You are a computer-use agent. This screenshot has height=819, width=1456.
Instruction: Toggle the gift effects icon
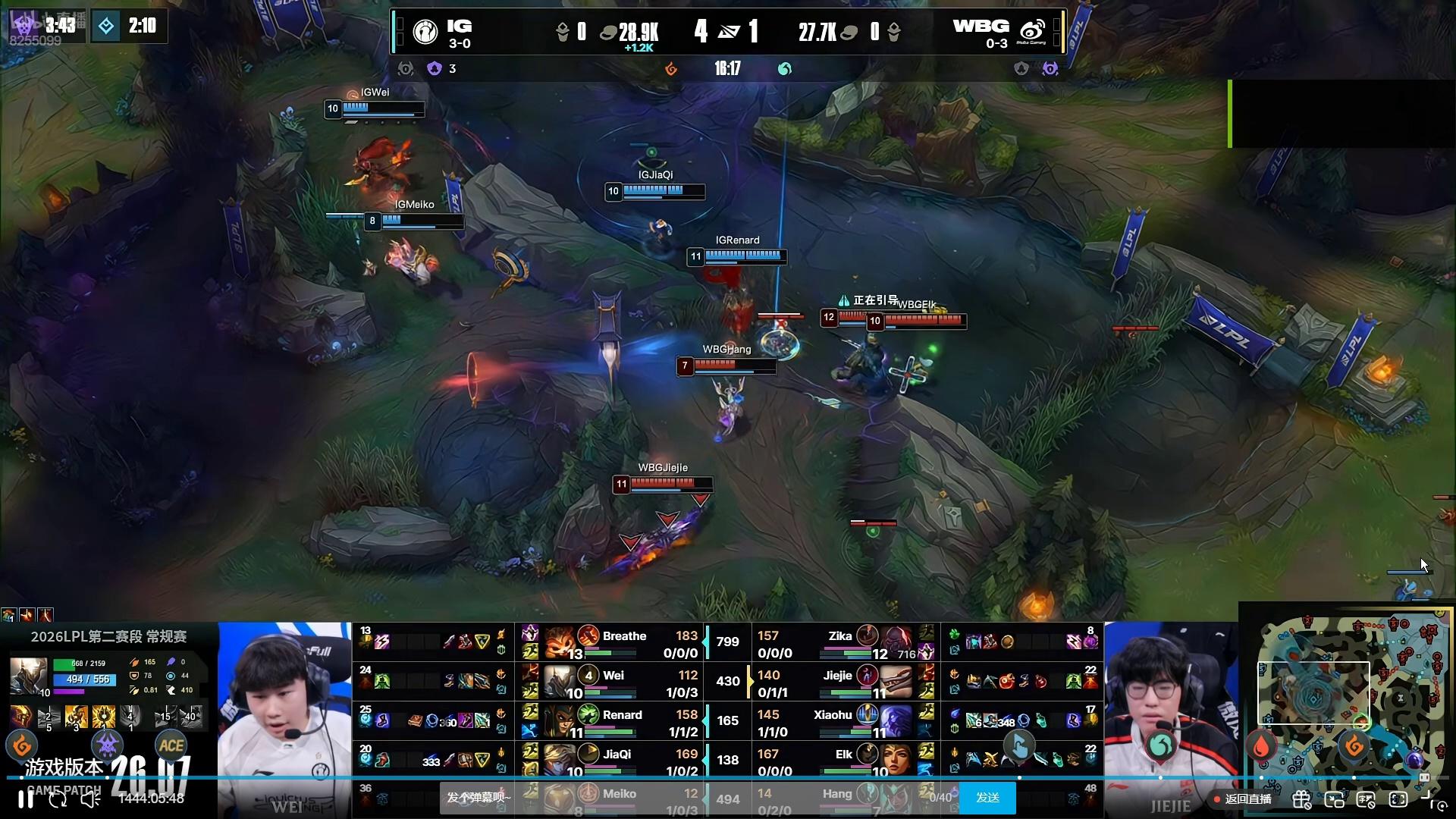coord(1302,799)
